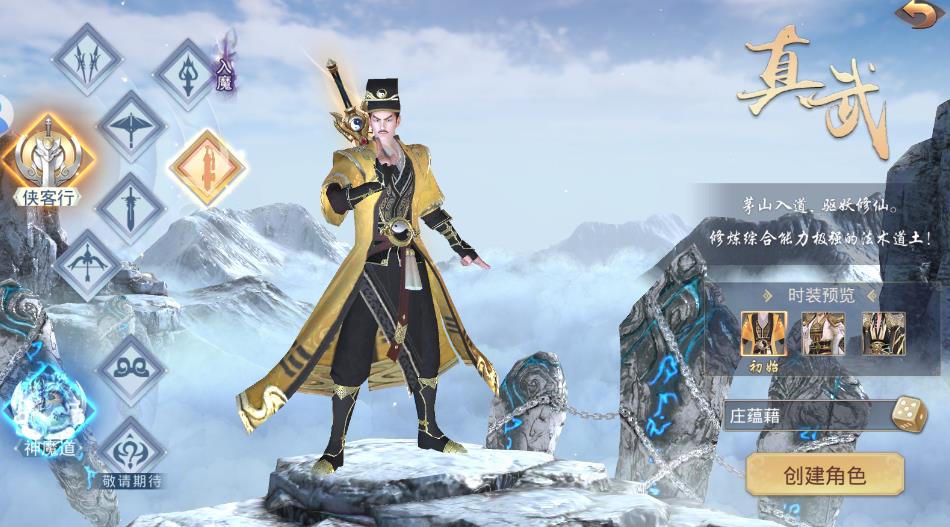Viewport: 950px width, 527px height.
Task: Select the triple-blade class icon
Action: click(87, 59)
